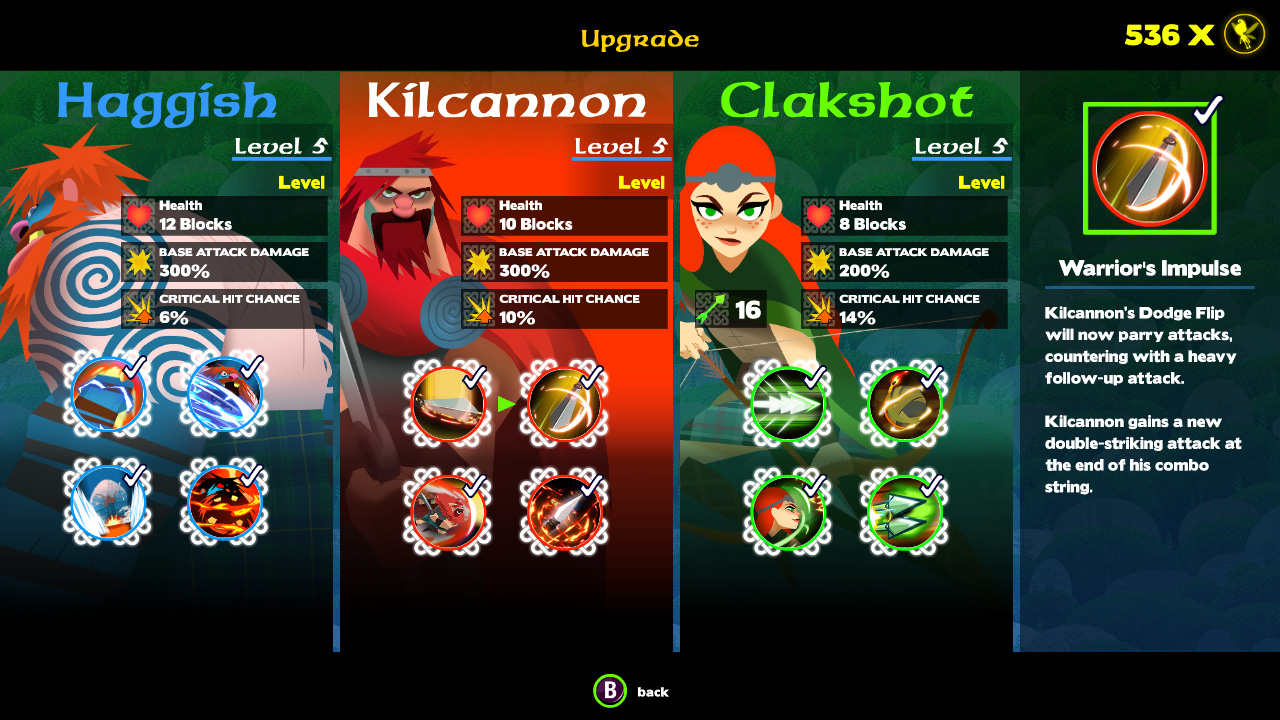Click the green arrow between Kilcannon's upgrade icons
The width and height of the screenshot is (1280, 720).
coord(507,404)
